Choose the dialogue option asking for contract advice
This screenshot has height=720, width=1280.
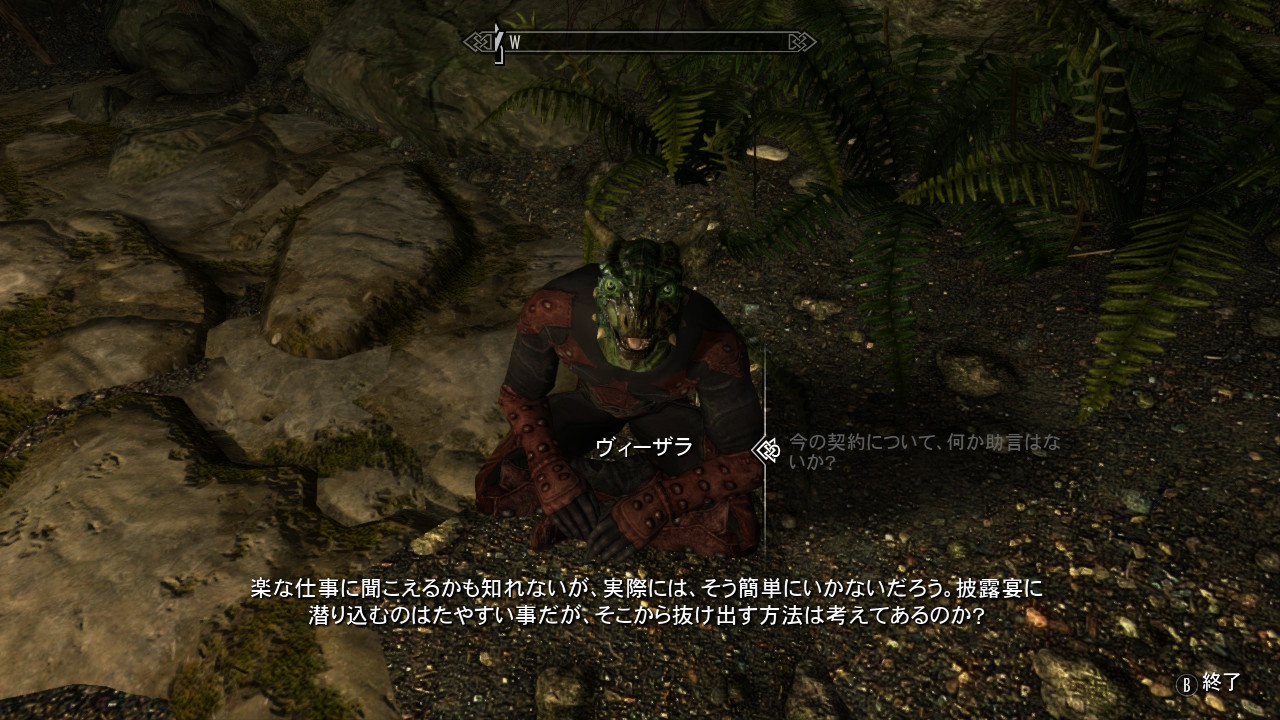922,451
